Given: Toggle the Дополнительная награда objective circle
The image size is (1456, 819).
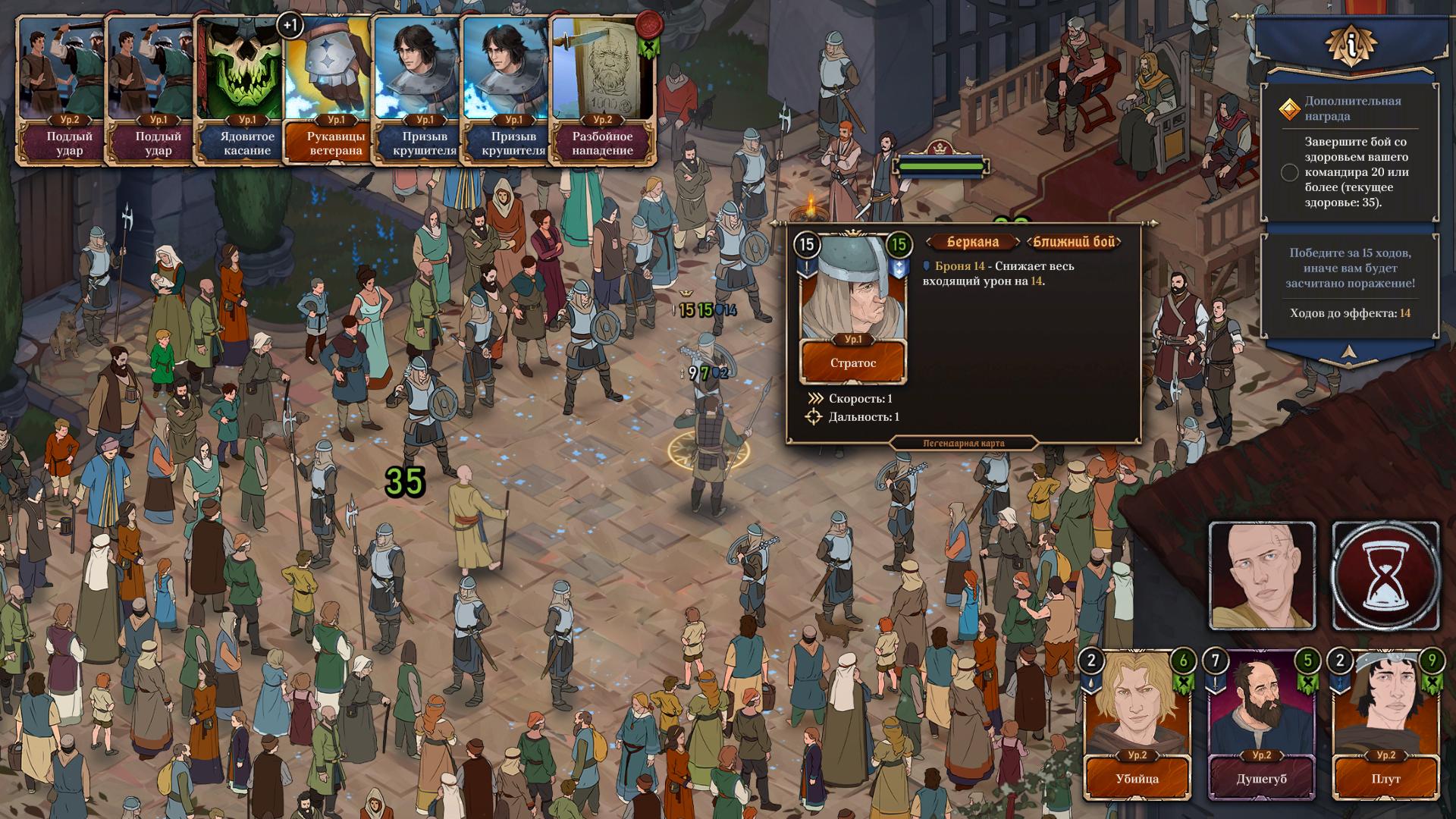Looking at the screenshot, I should pyautogui.click(x=1289, y=172).
